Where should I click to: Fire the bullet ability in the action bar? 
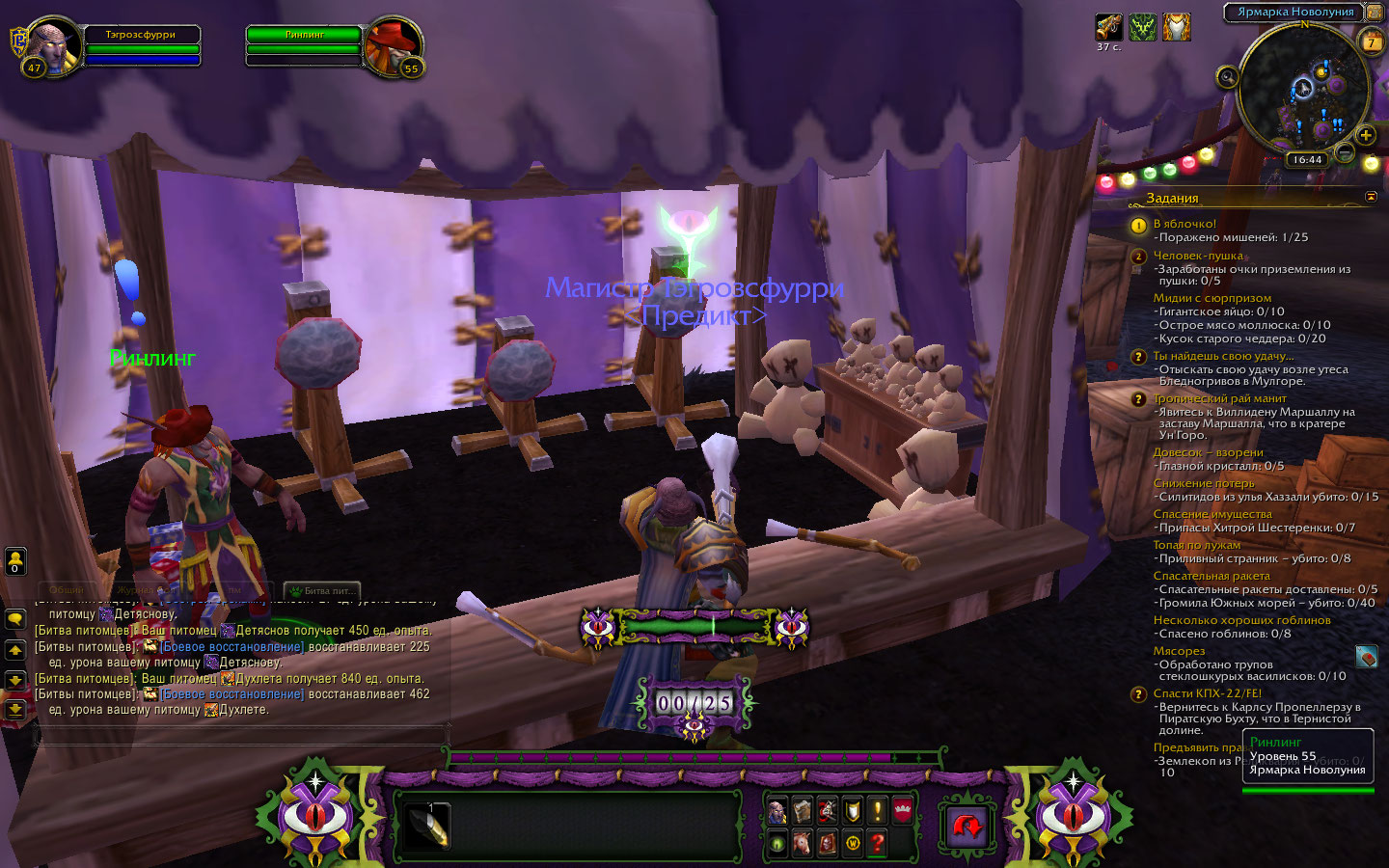(426, 826)
